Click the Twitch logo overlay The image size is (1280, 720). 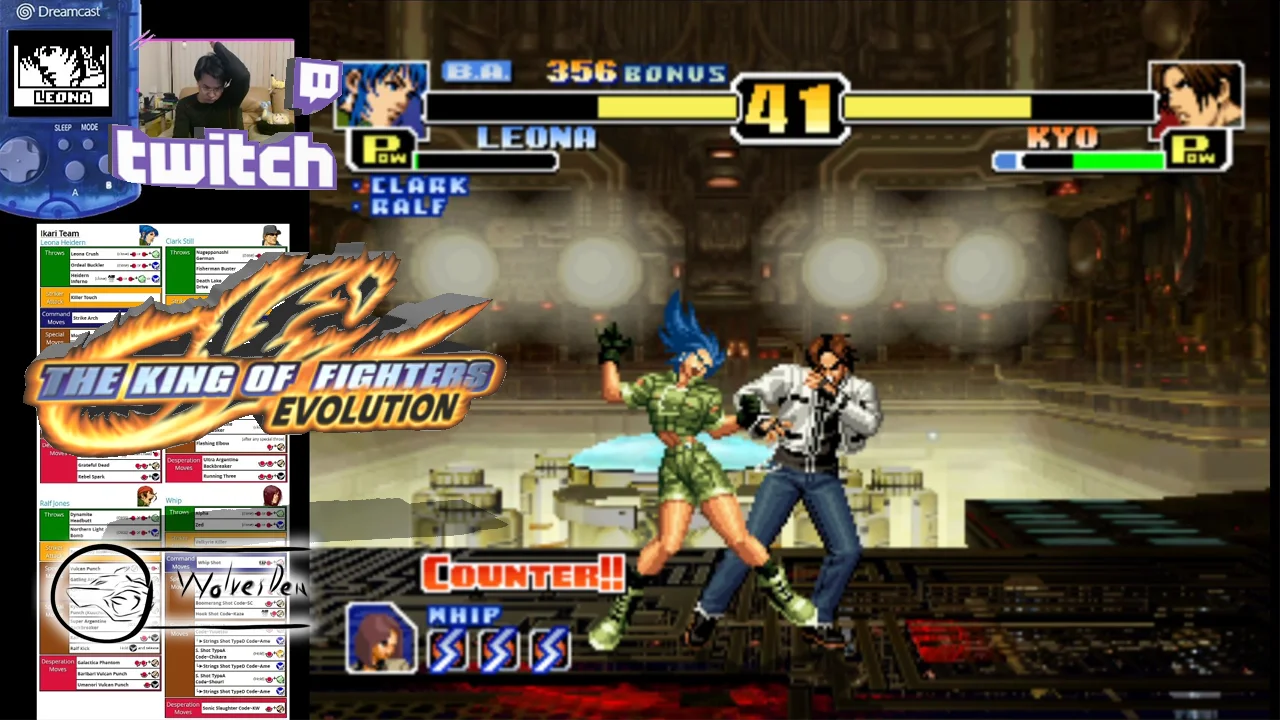[x=224, y=158]
